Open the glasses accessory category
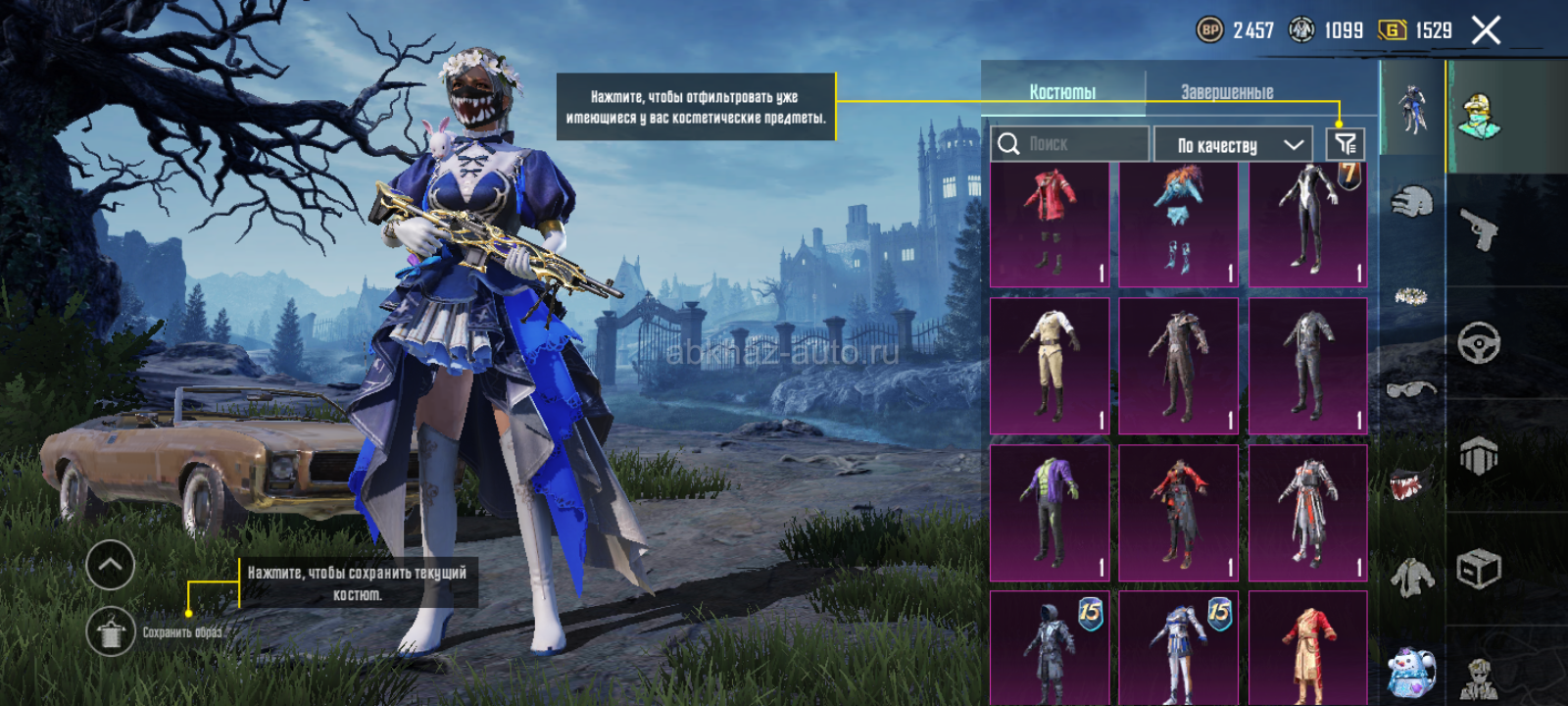Screen dimensions: 1568x706 (1411, 389)
